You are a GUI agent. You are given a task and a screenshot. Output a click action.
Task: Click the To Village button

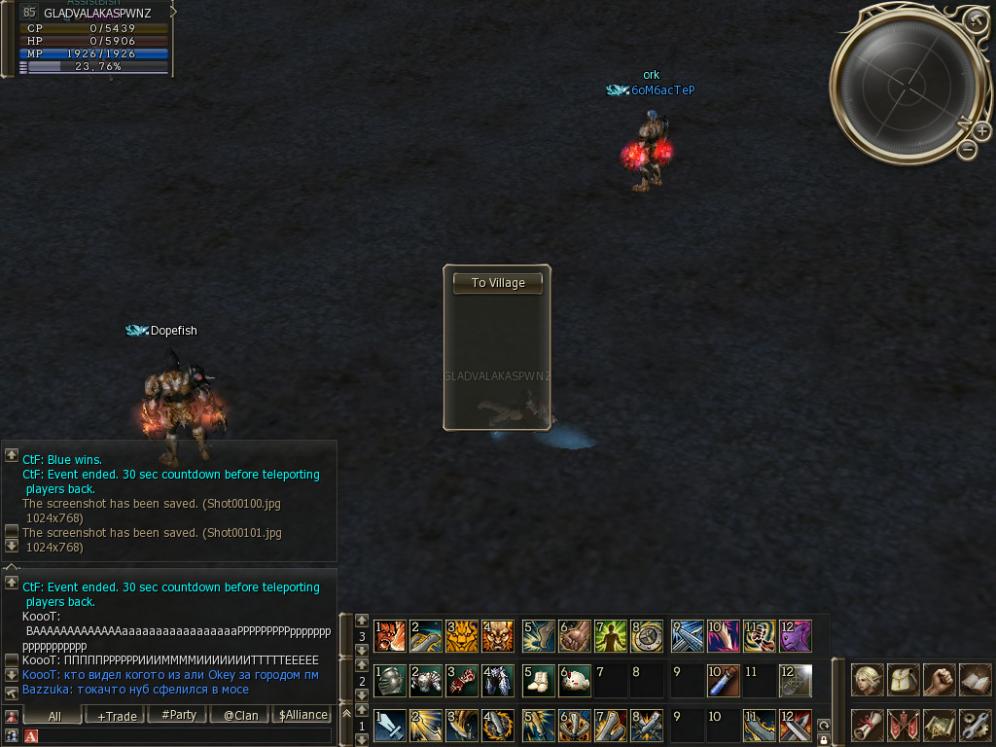pos(497,283)
